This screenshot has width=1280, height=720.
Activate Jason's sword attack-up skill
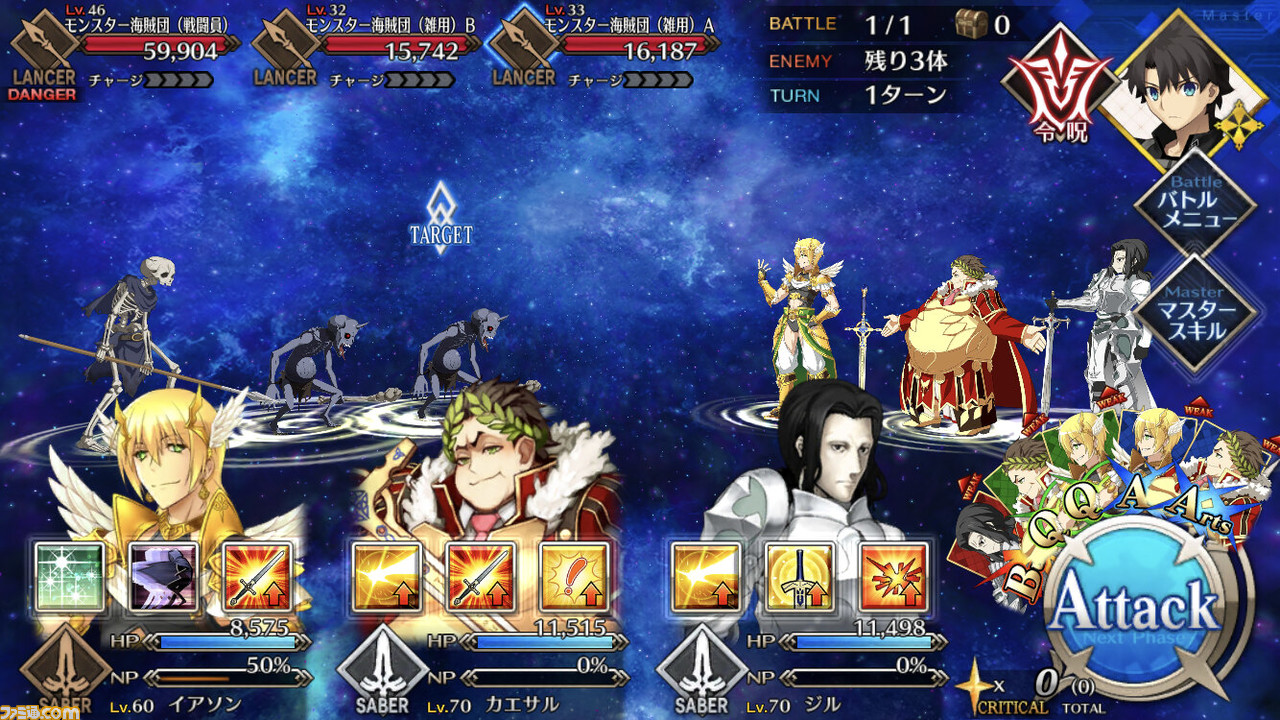tap(257, 577)
